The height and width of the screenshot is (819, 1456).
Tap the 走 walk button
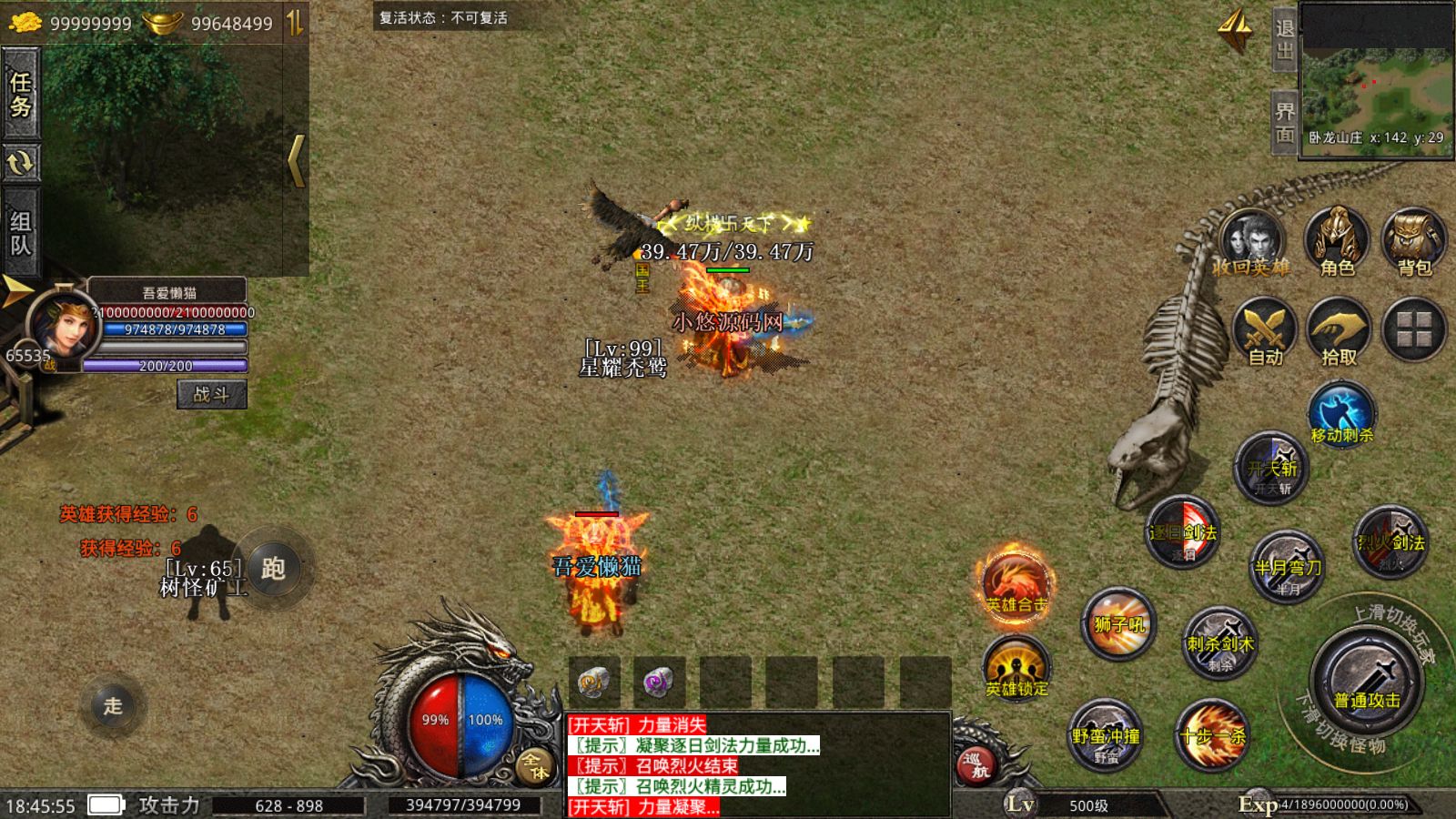pyautogui.click(x=113, y=705)
